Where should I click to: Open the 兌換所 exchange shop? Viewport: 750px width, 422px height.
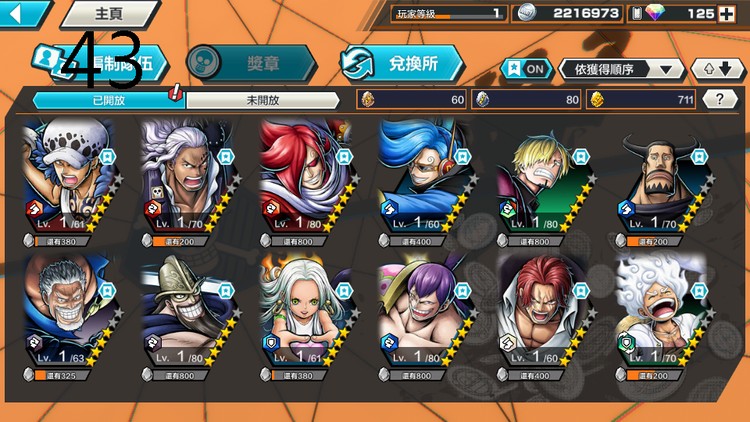(403, 62)
